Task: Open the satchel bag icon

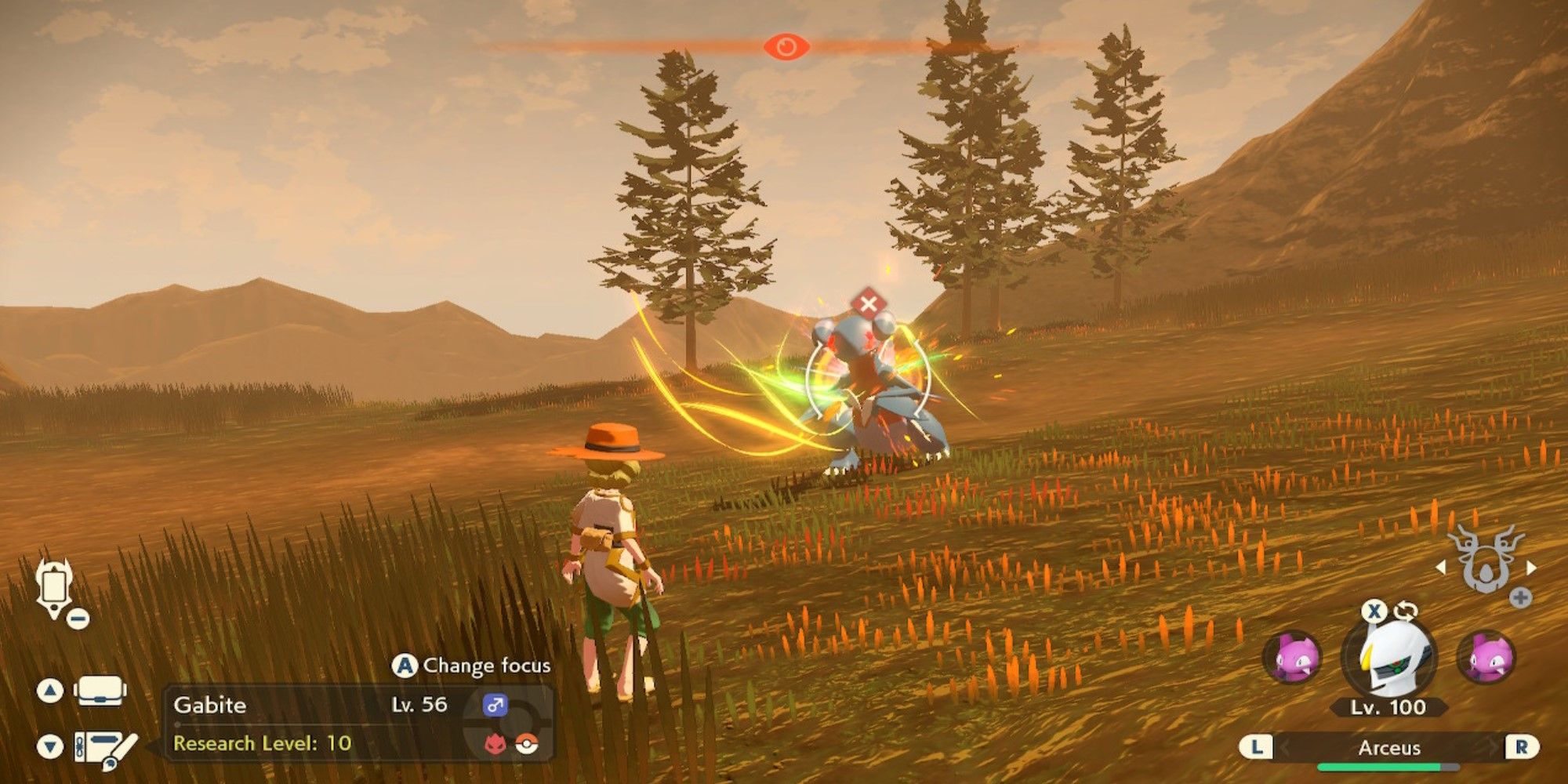Action: (x=100, y=691)
